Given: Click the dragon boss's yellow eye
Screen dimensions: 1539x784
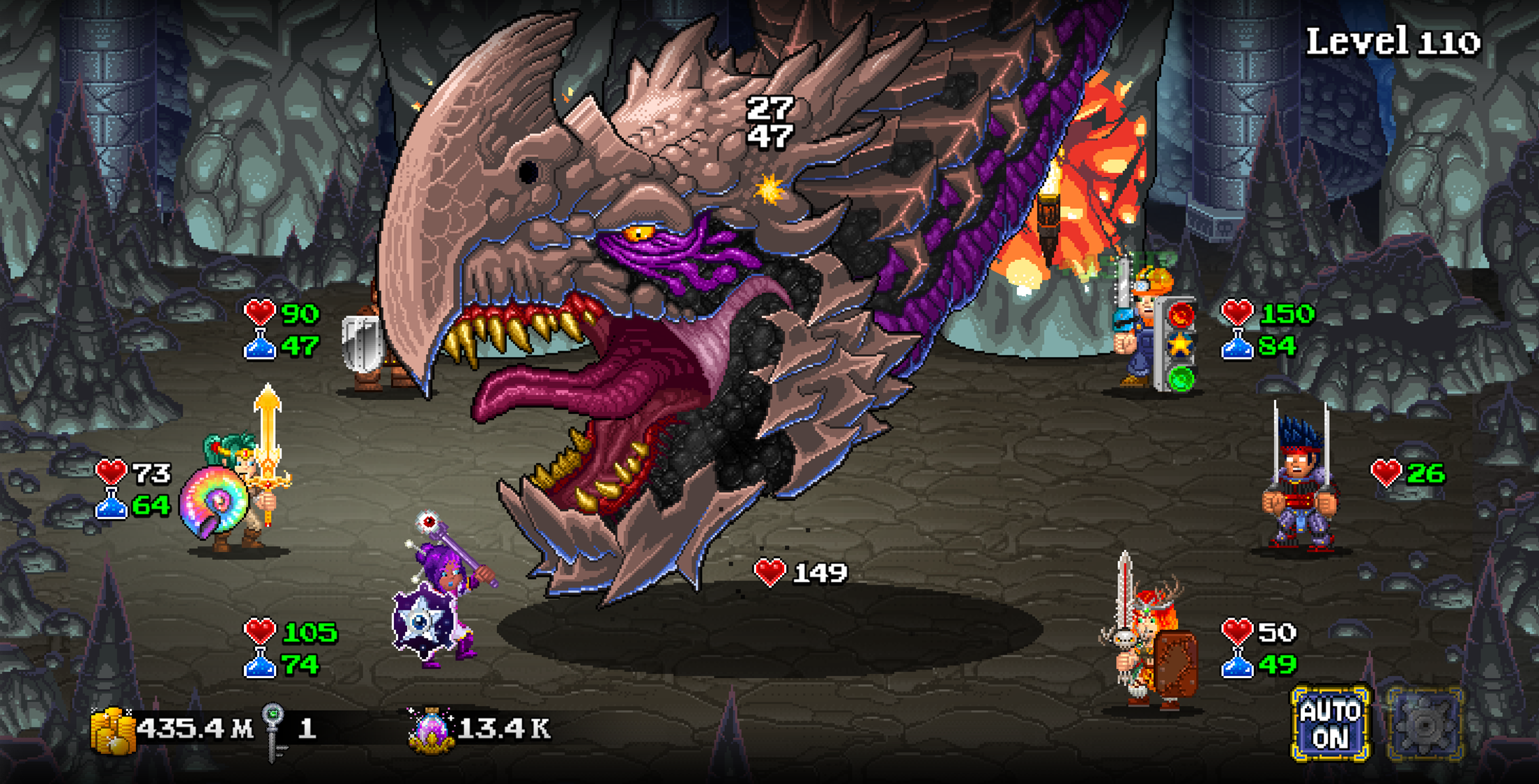Looking at the screenshot, I should [x=636, y=233].
